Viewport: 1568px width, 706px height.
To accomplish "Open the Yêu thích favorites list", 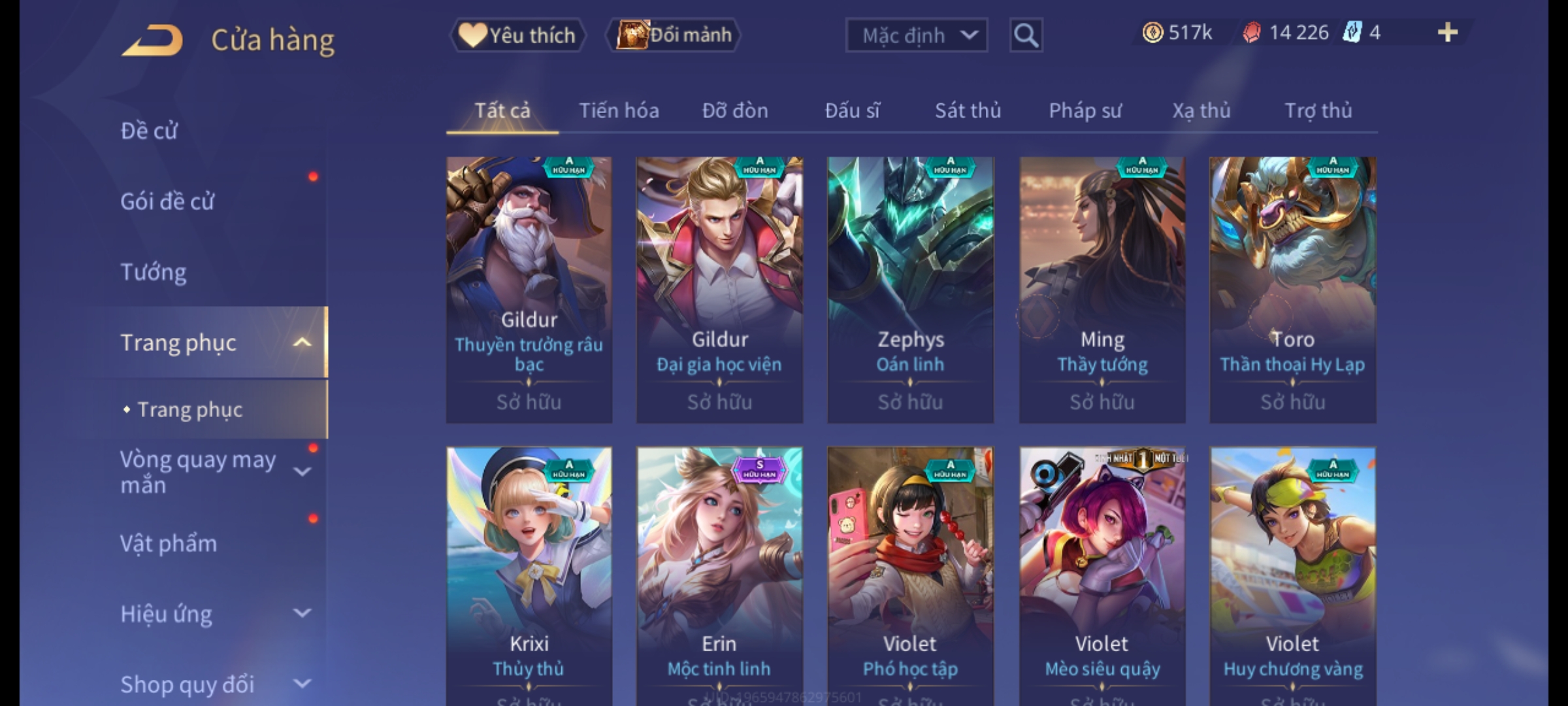I will point(517,35).
